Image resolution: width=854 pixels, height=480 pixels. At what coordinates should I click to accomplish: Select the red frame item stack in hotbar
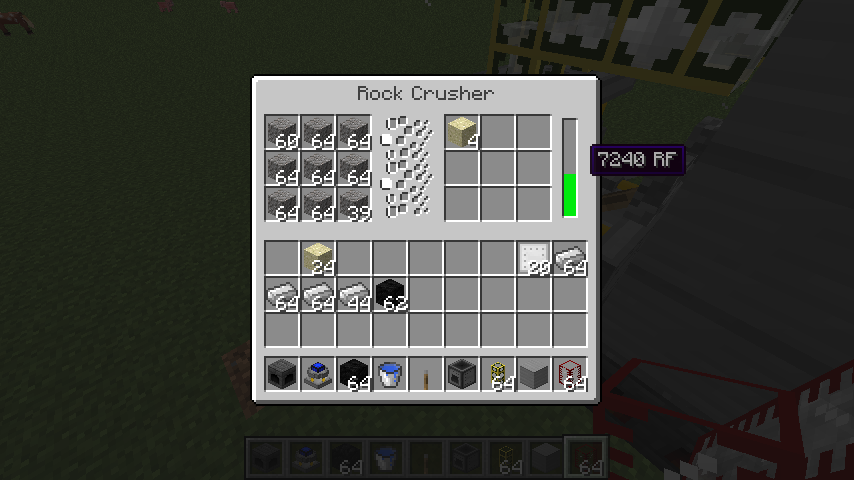570,374
